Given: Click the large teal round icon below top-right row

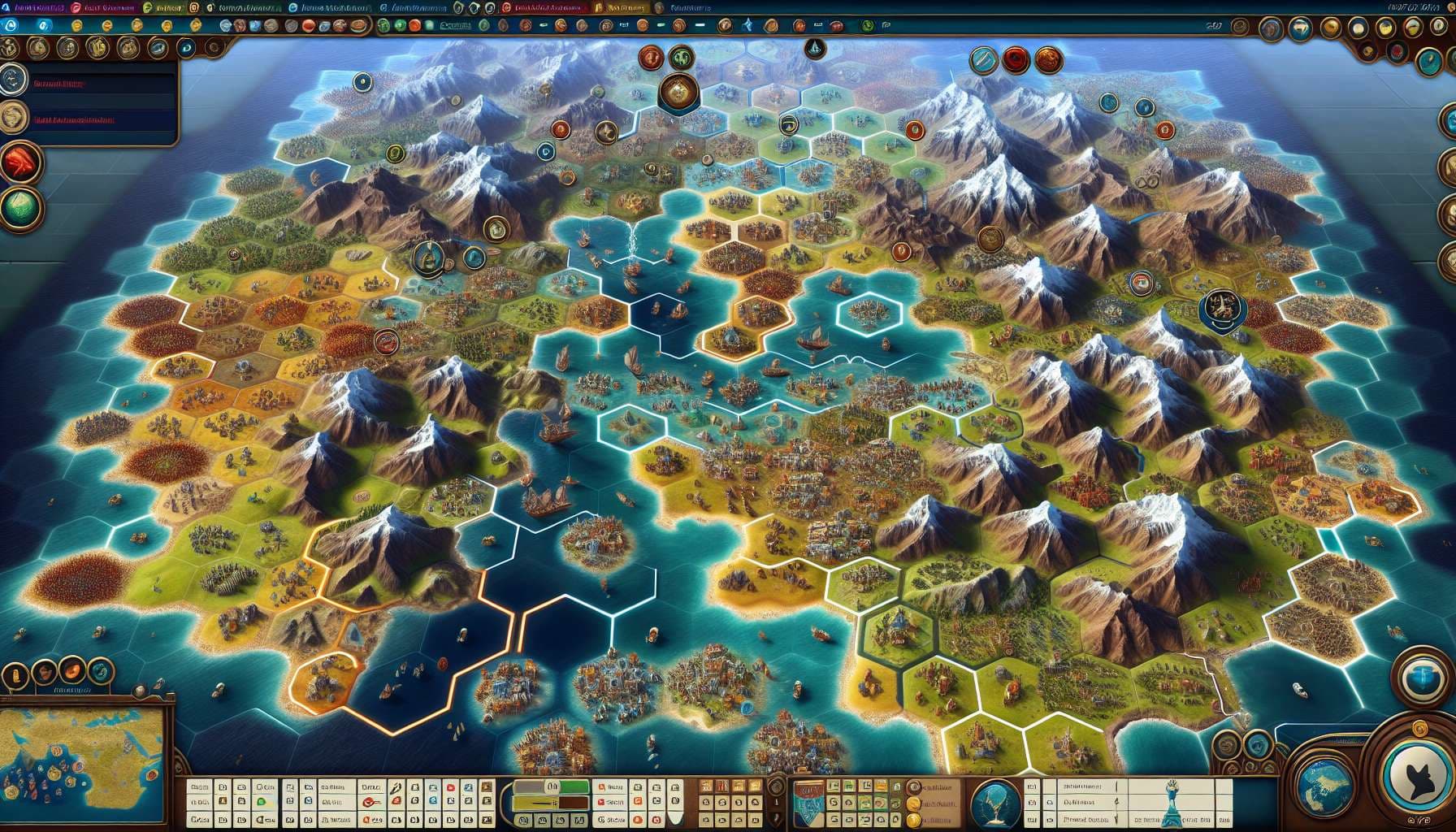Looking at the screenshot, I should click(x=1429, y=62).
